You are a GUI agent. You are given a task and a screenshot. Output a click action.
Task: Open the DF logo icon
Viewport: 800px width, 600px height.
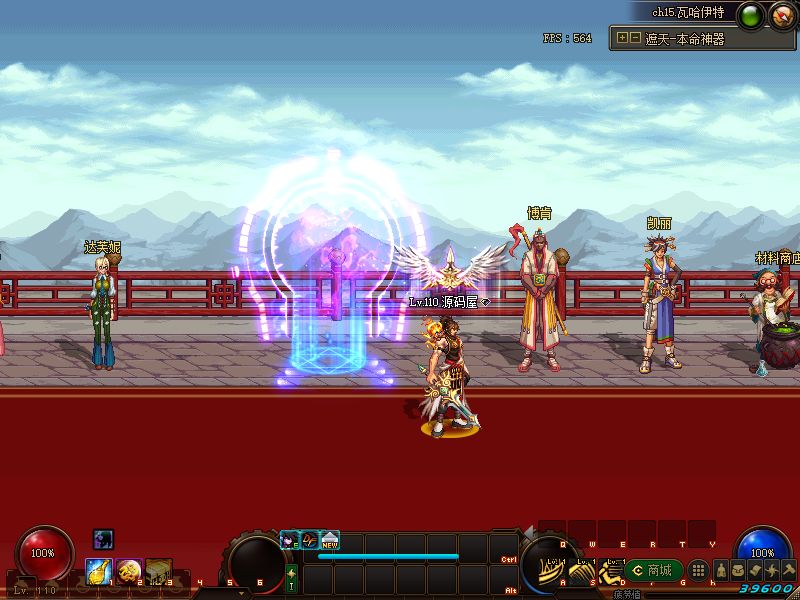[310, 540]
